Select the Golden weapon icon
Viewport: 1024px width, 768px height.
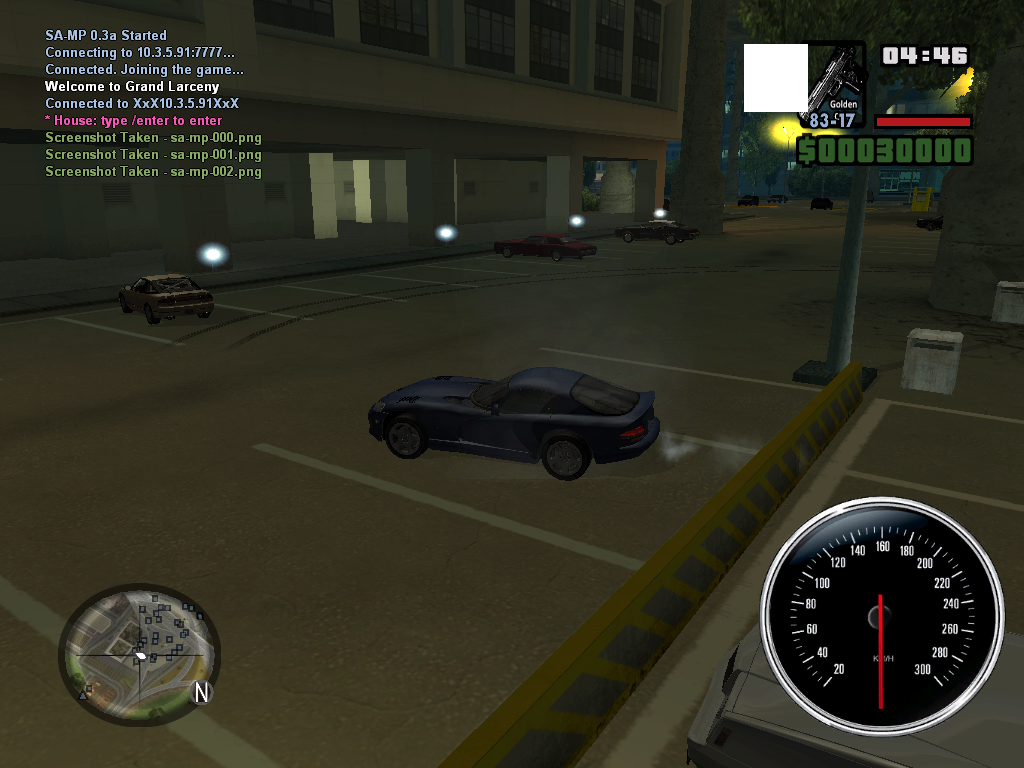click(x=835, y=78)
